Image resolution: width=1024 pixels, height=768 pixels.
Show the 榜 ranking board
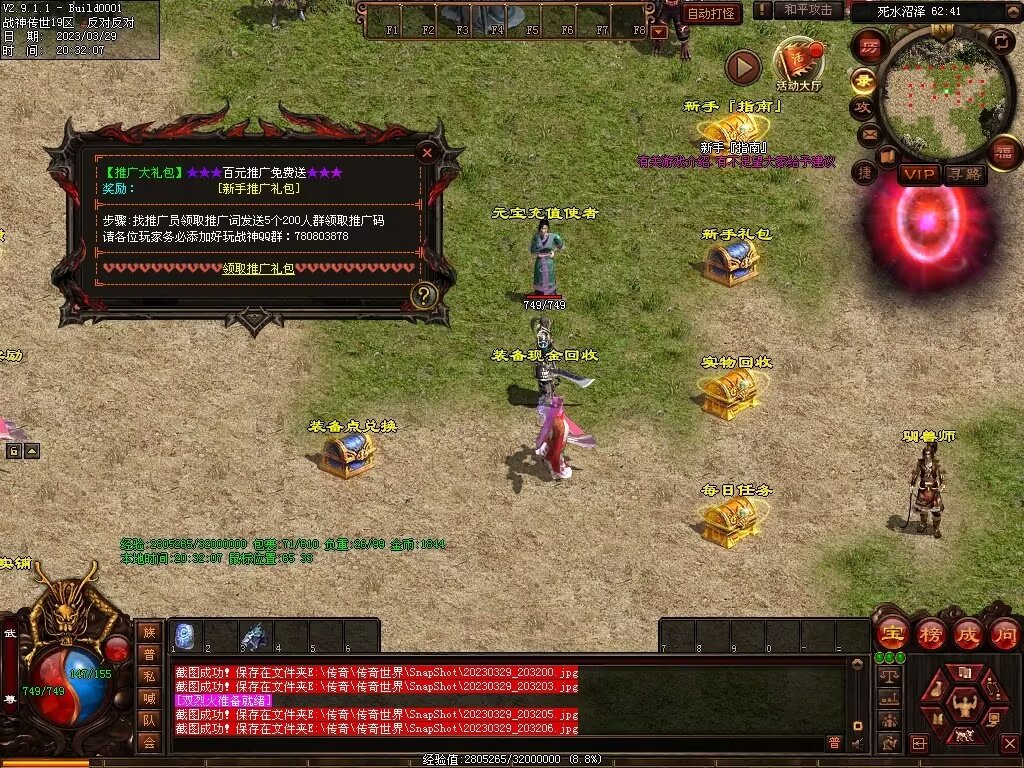tap(930, 634)
